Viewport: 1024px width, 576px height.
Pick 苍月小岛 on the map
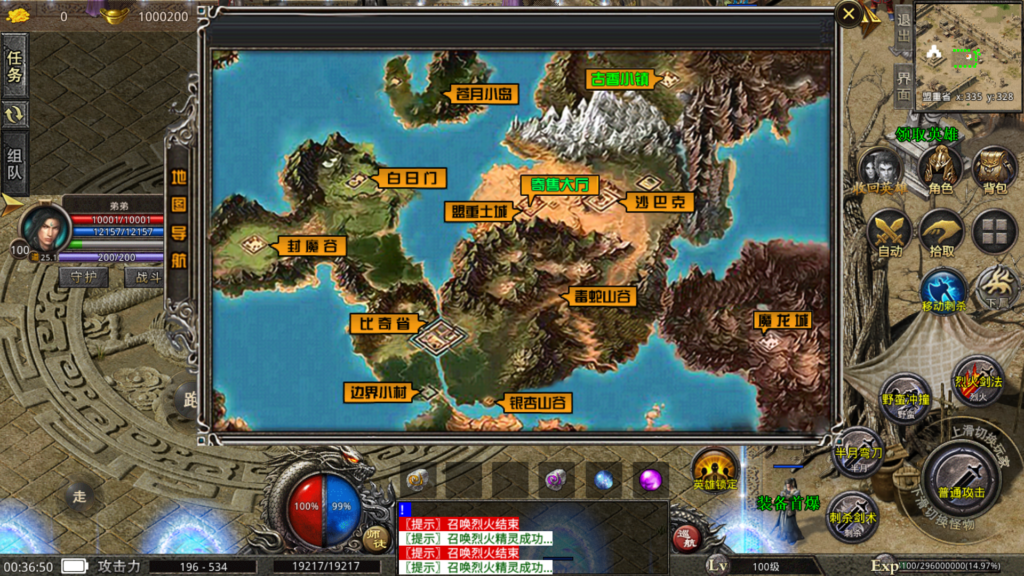click(483, 94)
